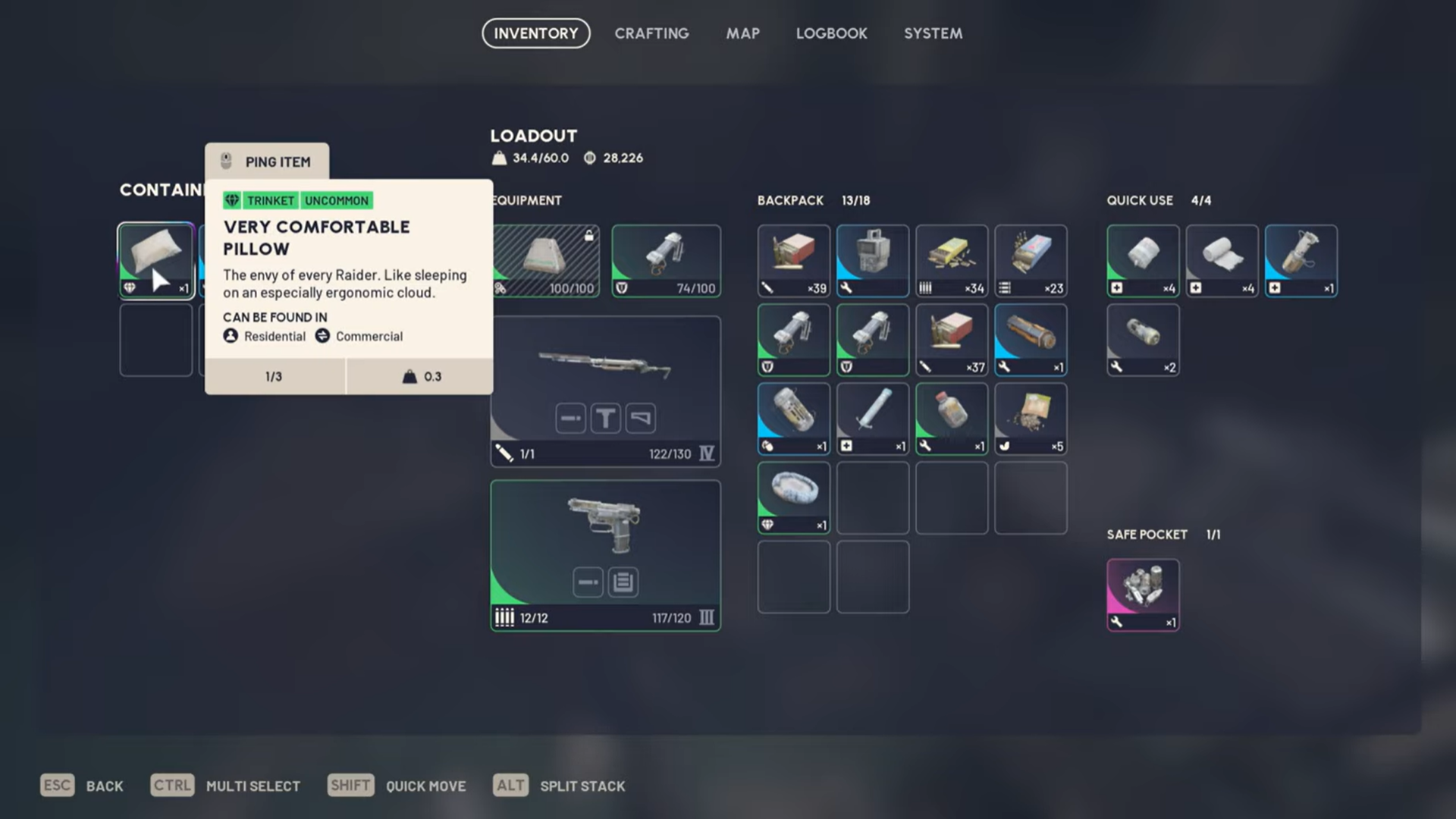Viewport: 1456px width, 819px height.
Task: Switch to the Inventory tab
Action: pyautogui.click(x=535, y=33)
